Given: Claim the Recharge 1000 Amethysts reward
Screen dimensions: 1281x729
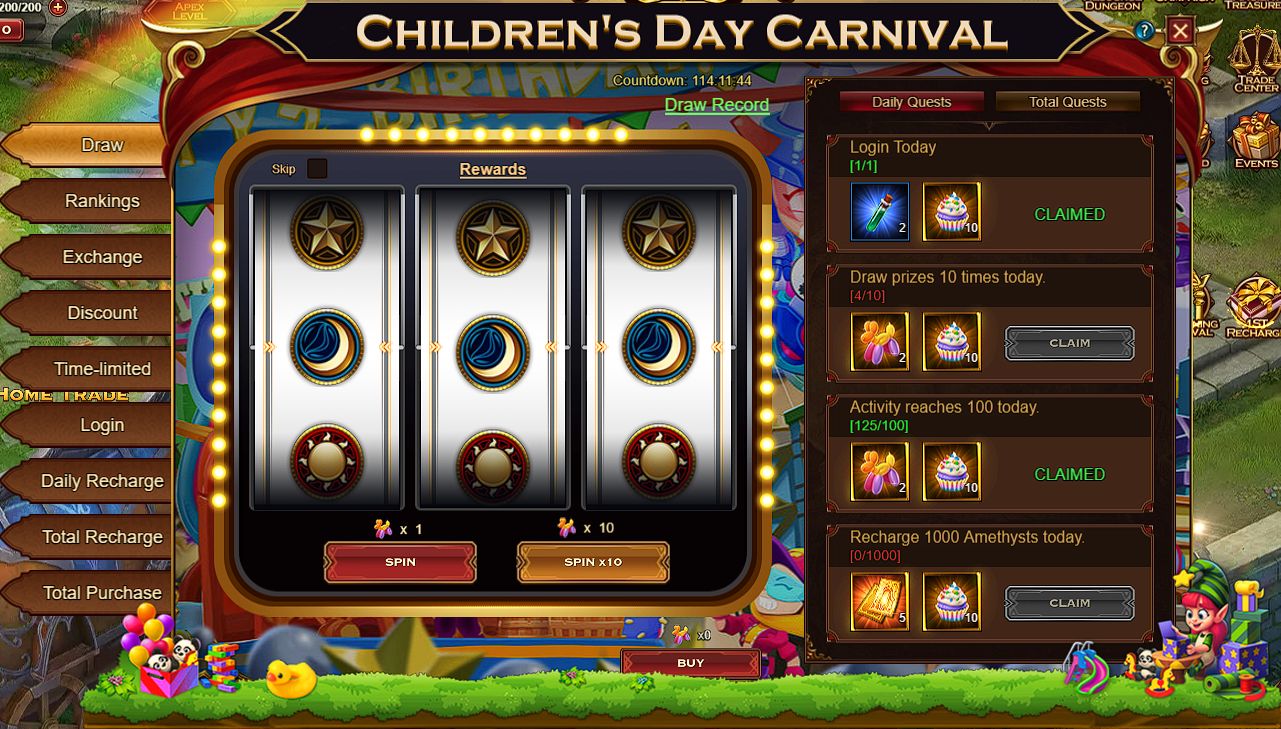Looking at the screenshot, I should 1069,603.
